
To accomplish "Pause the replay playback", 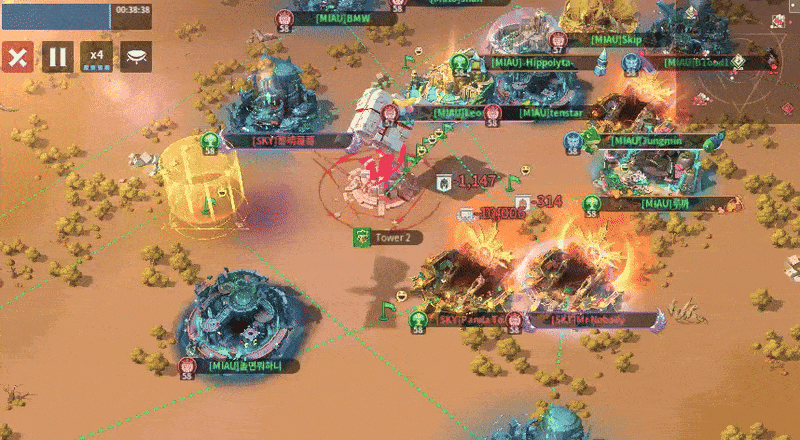I will [x=56, y=56].
